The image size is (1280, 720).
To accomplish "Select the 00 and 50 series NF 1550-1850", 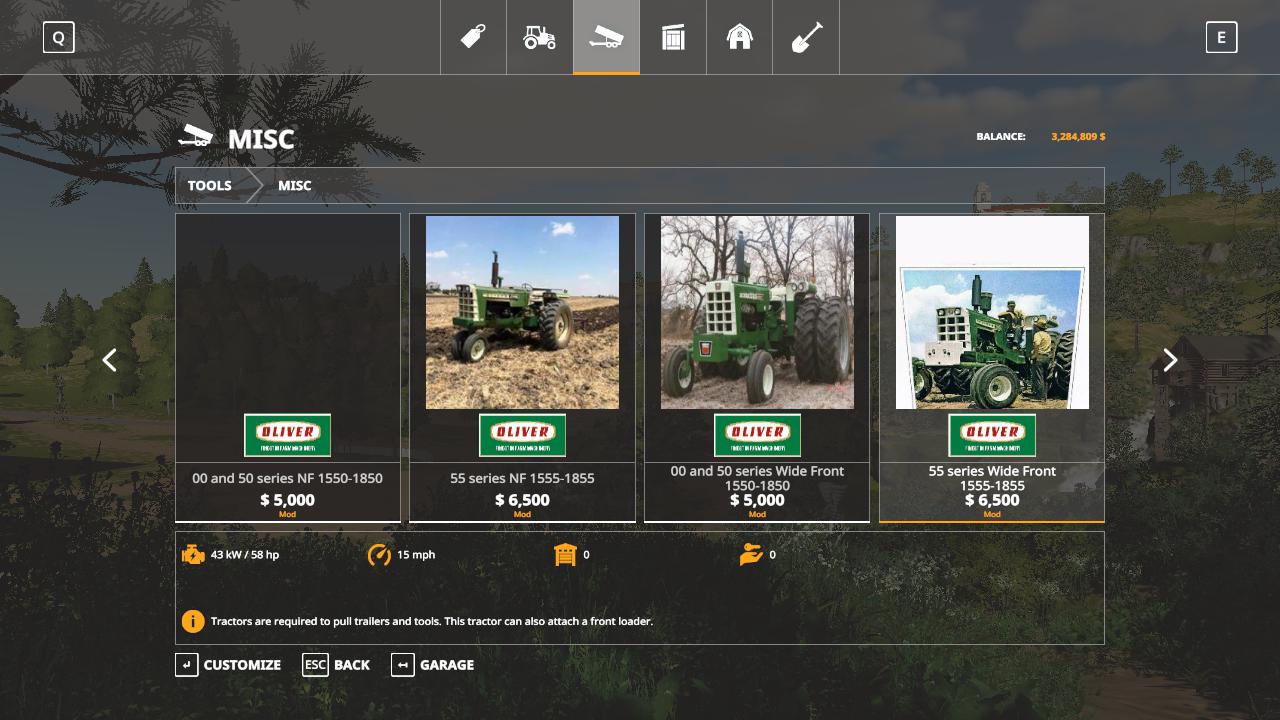I will [288, 367].
